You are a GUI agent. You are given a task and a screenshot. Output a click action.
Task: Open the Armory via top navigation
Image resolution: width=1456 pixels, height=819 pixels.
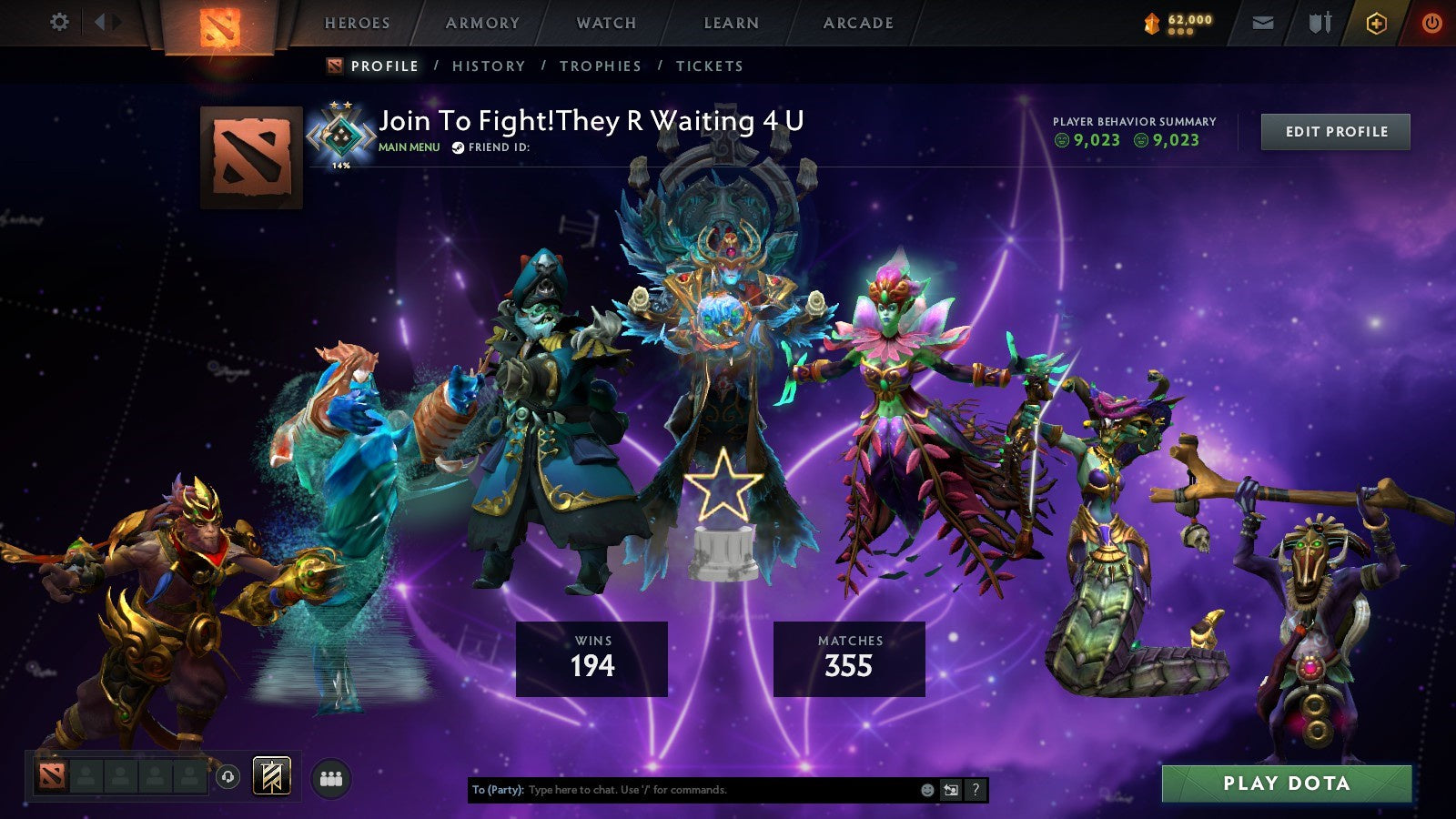(x=482, y=23)
